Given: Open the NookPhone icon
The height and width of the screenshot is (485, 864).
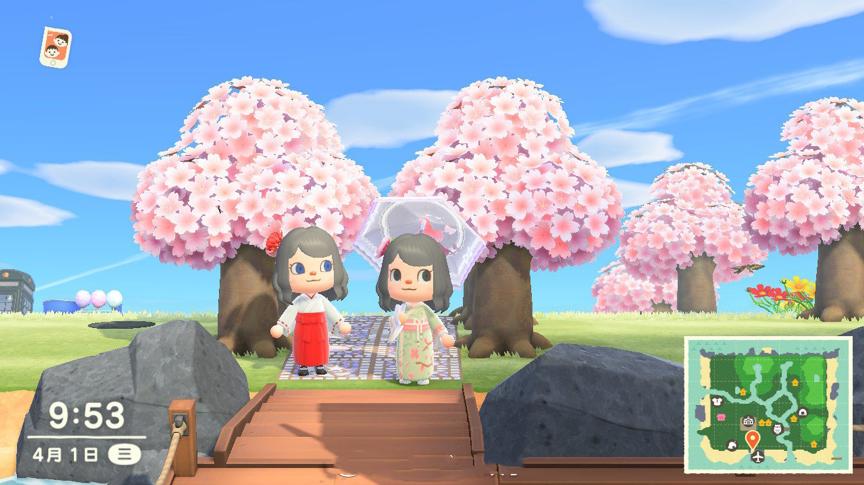Looking at the screenshot, I should click(55, 47).
